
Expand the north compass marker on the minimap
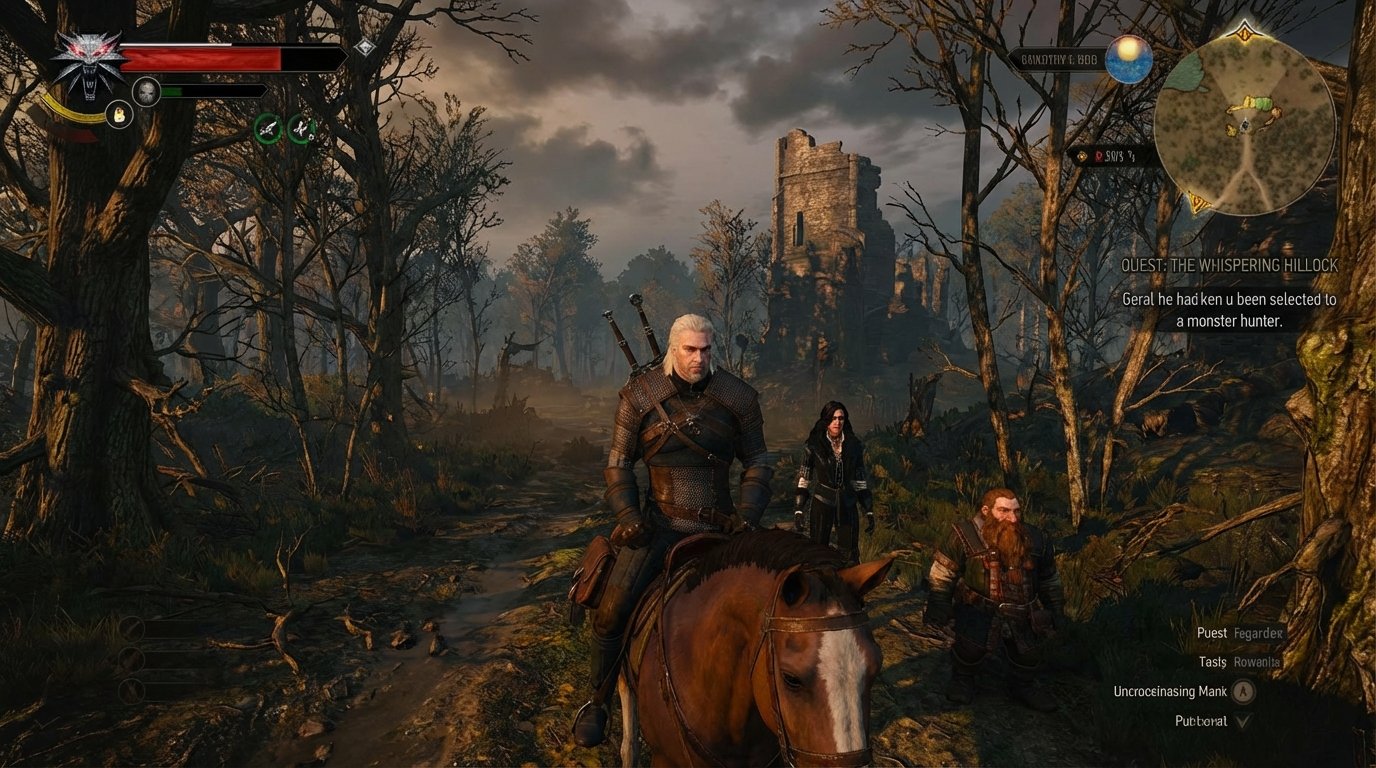1243,33
